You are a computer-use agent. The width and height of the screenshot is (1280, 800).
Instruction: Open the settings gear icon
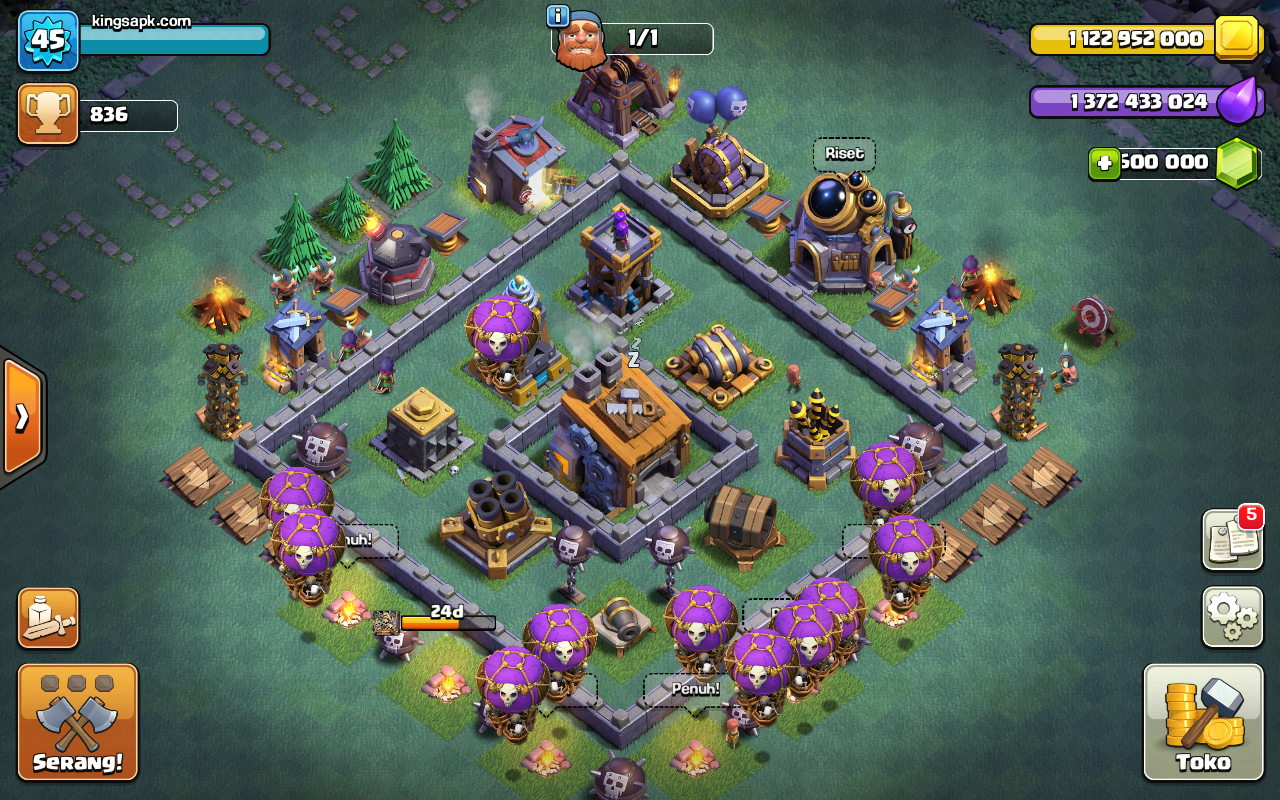pyautogui.click(x=1231, y=617)
